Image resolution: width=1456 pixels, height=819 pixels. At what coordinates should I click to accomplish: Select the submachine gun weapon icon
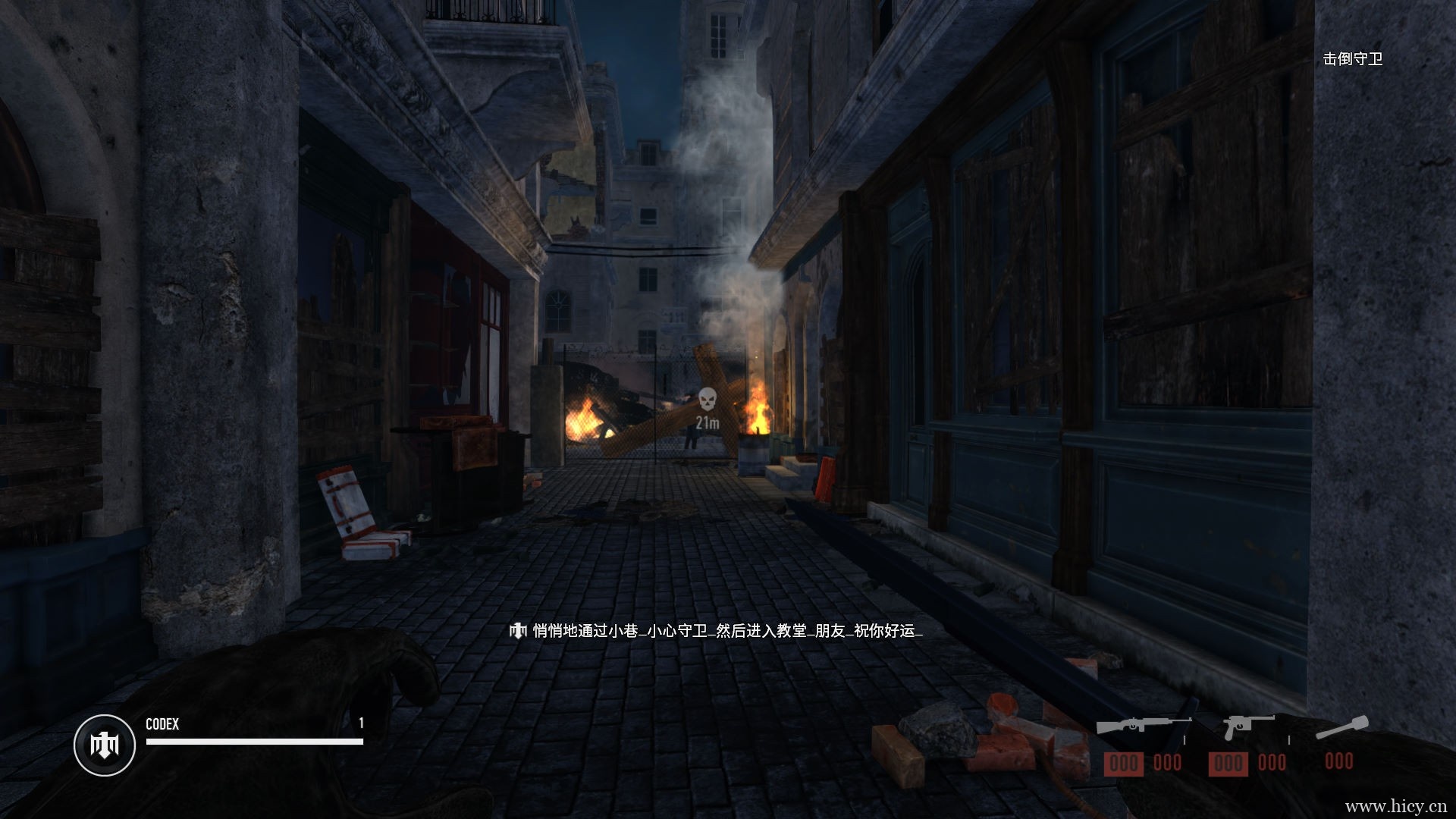(1143, 728)
